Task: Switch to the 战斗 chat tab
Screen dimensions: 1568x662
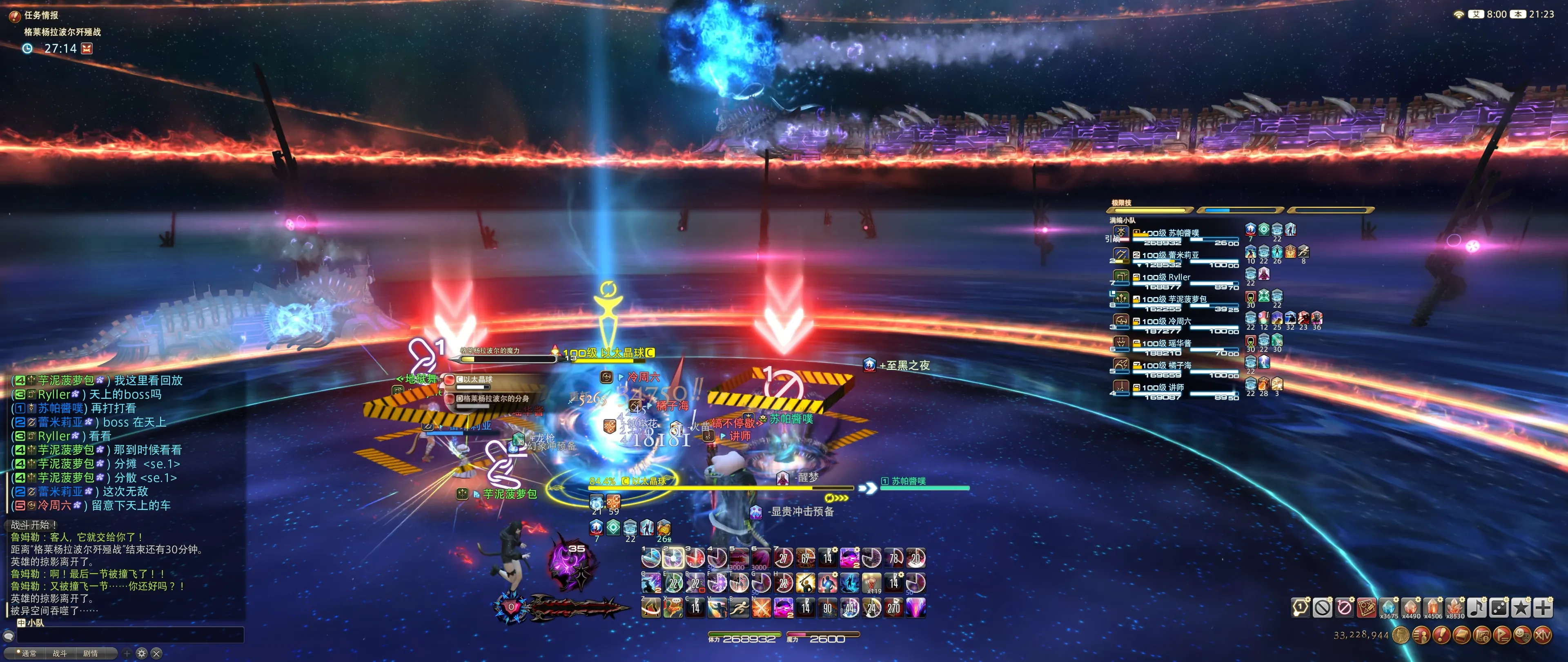Action: click(x=60, y=653)
